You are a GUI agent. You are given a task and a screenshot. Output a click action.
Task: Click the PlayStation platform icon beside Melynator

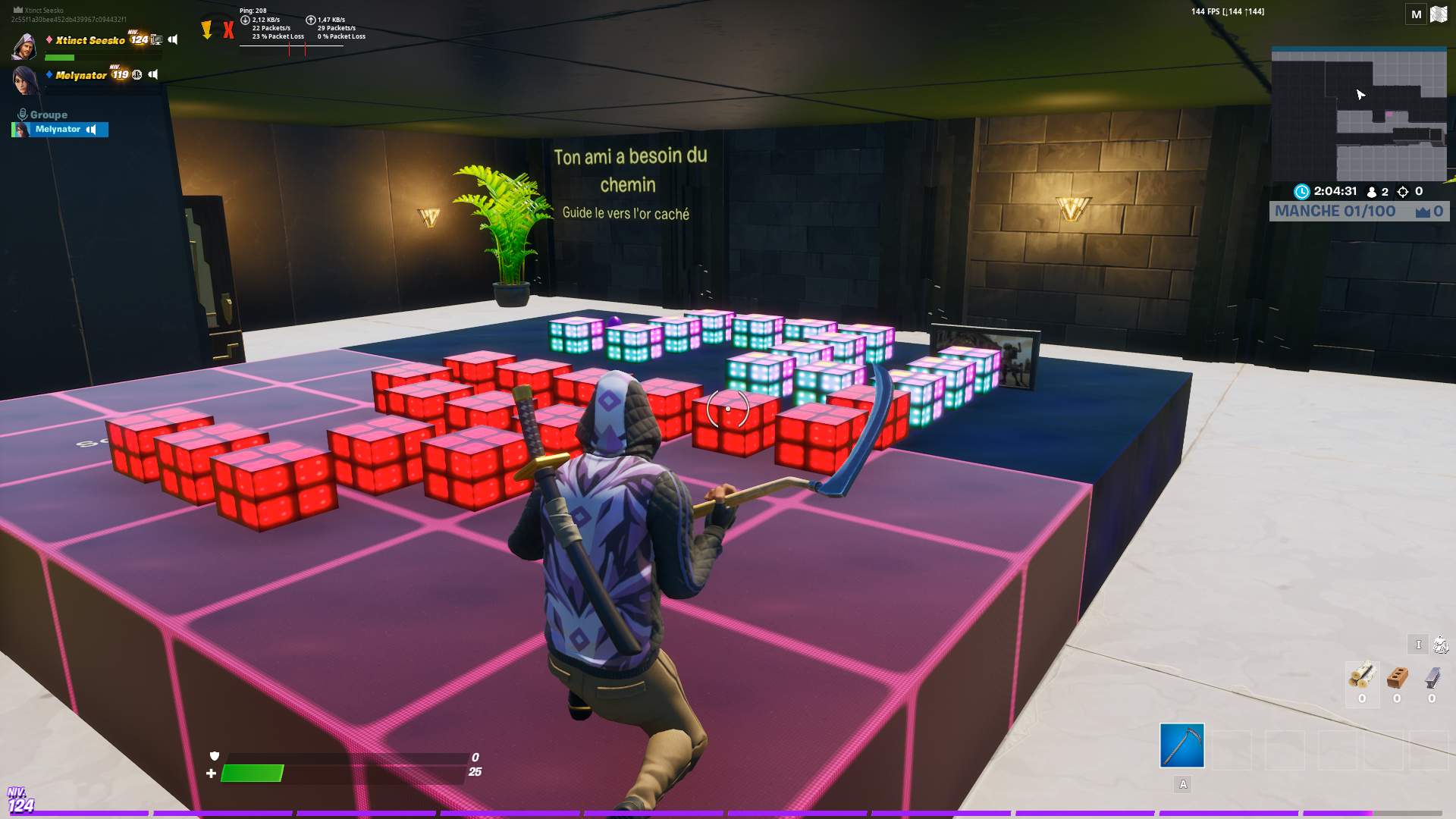point(137,75)
